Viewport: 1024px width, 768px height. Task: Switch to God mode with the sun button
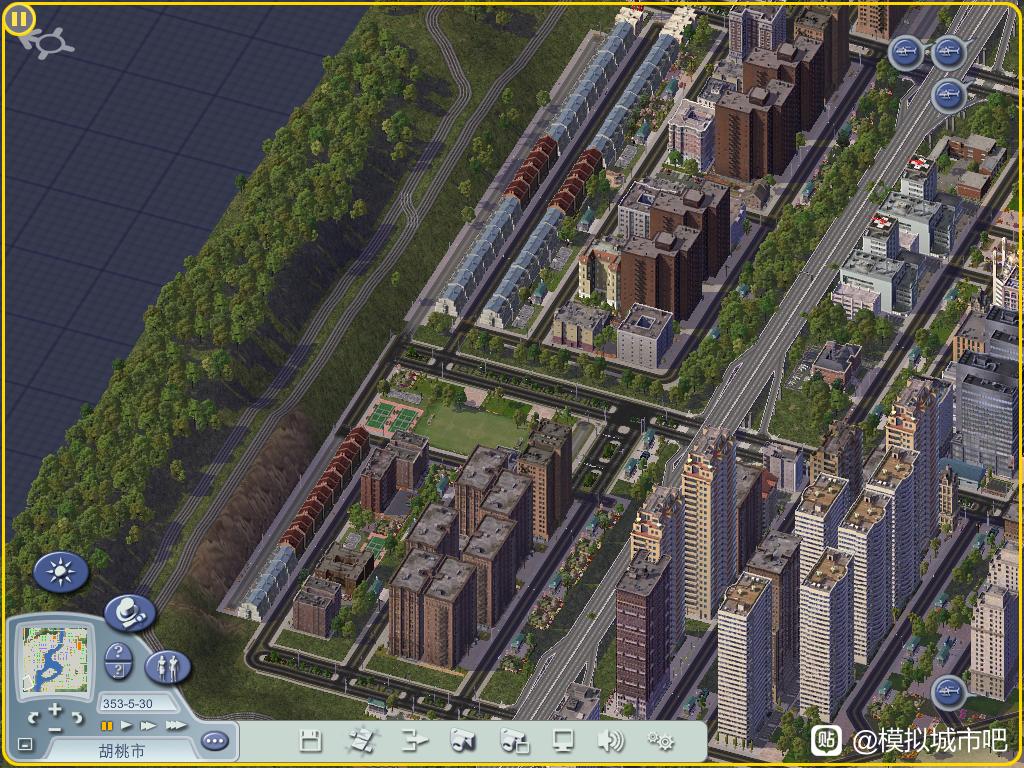(61, 572)
